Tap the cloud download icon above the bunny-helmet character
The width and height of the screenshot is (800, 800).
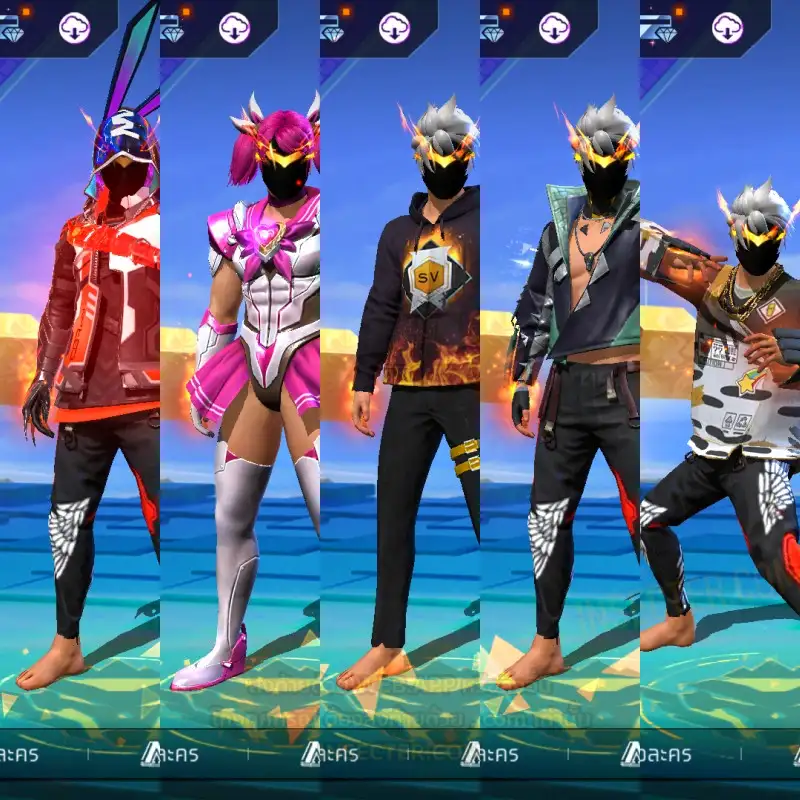[x=75, y=27]
